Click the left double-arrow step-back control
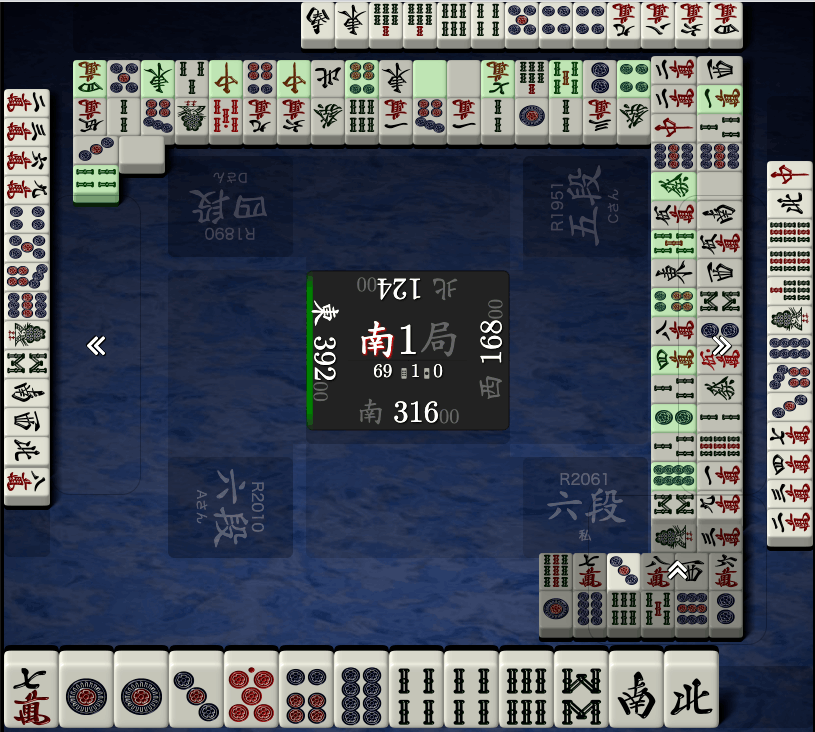This screenshot has width=815, height=732. (x=96, y=346)
